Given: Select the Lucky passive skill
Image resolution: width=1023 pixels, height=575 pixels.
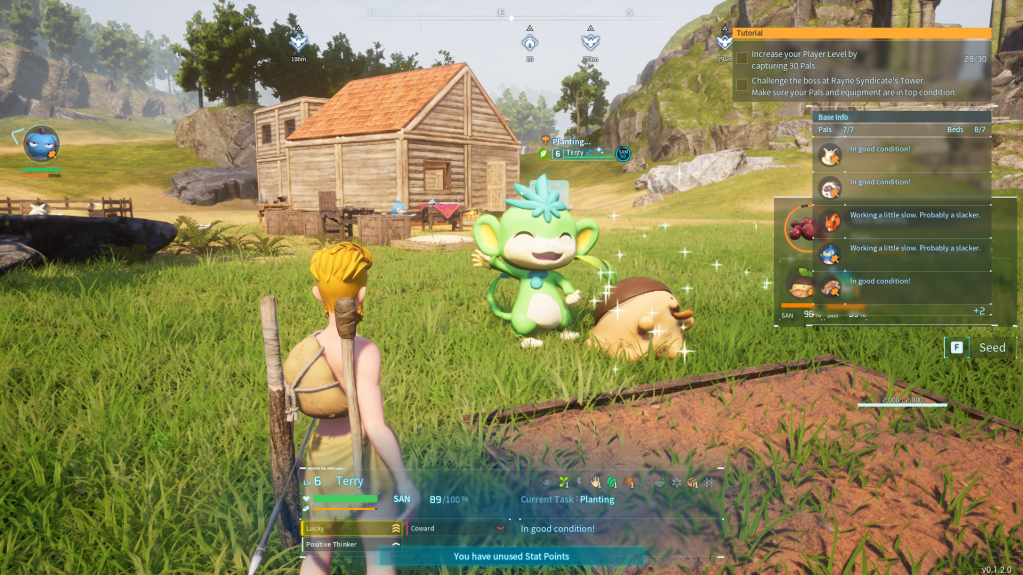Looking at the screenshot, I should click(x=351, y=528).
